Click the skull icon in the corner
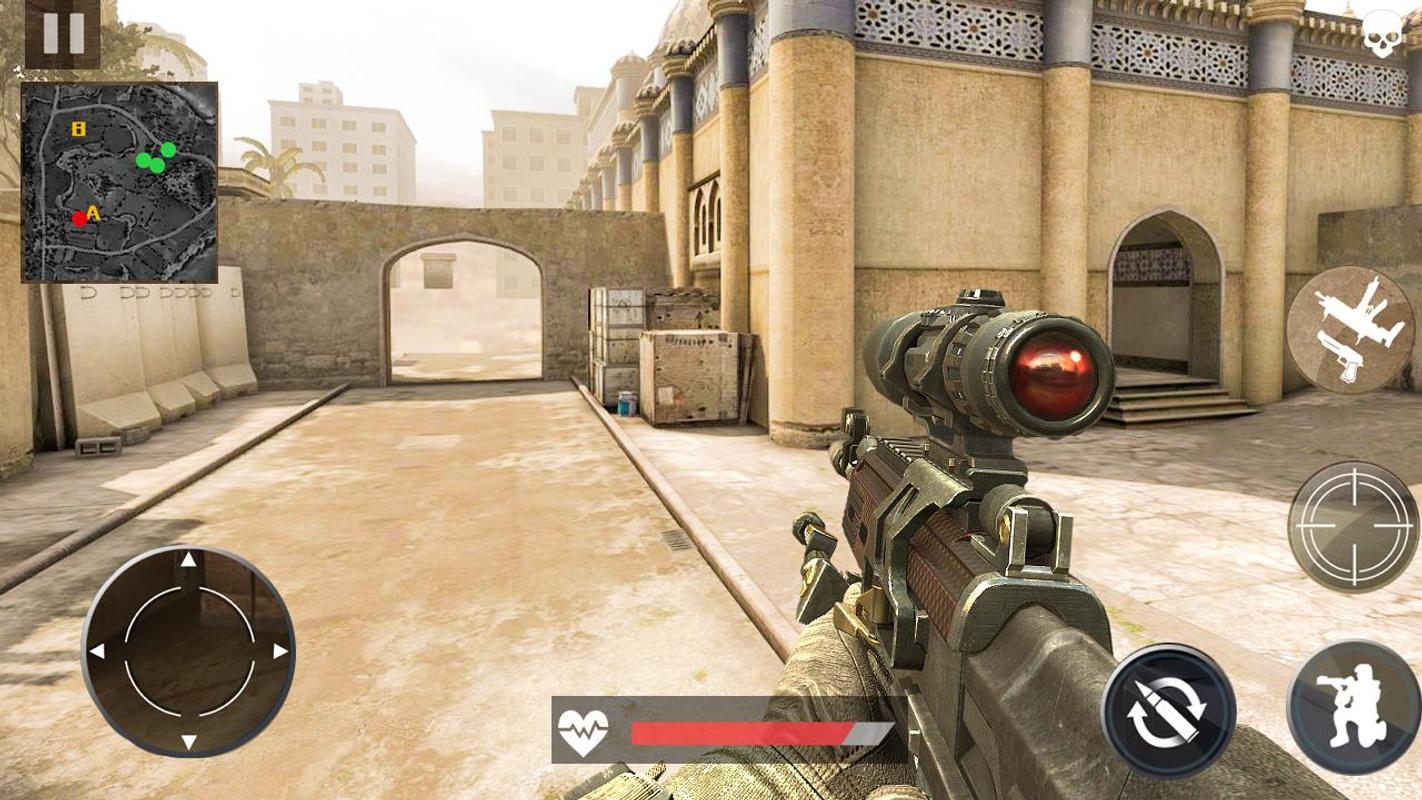 (1387, 36)
